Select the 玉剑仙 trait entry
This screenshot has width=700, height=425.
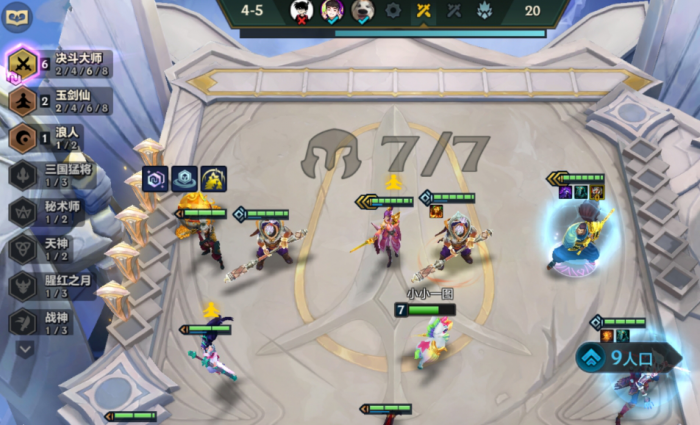(x=57, y=101)
